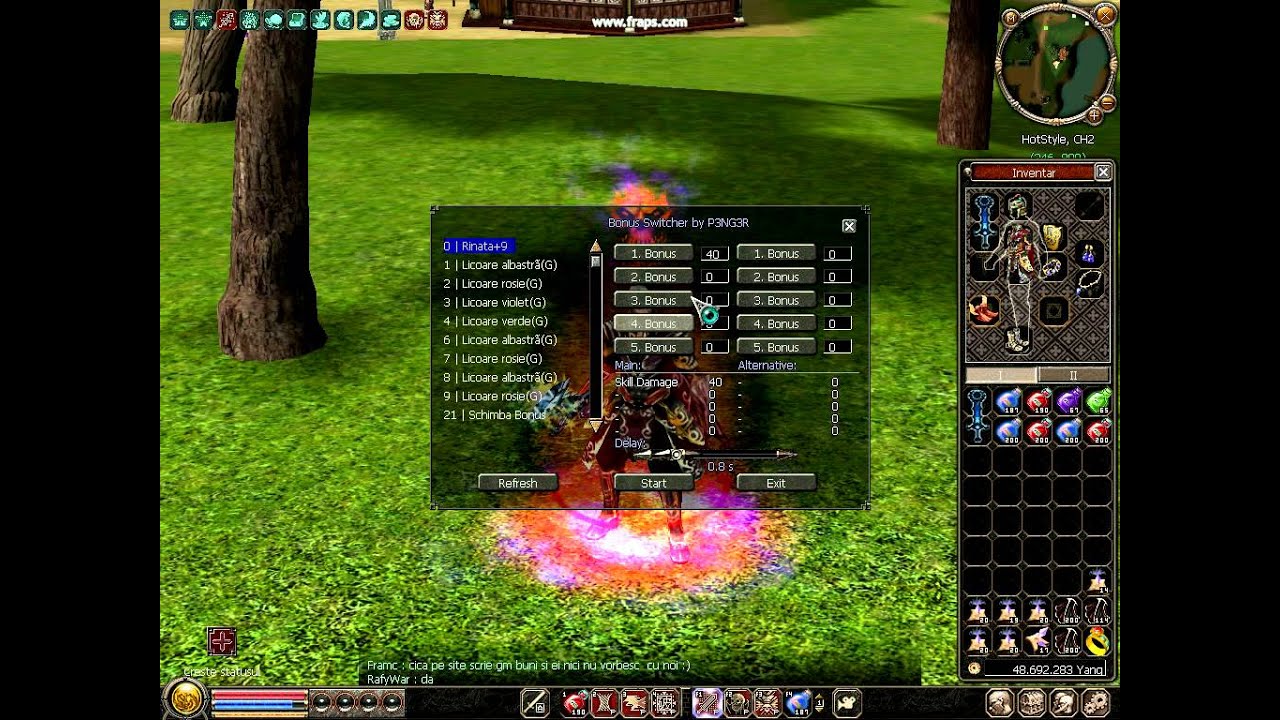Click the red cross status icon

[221, 641]
